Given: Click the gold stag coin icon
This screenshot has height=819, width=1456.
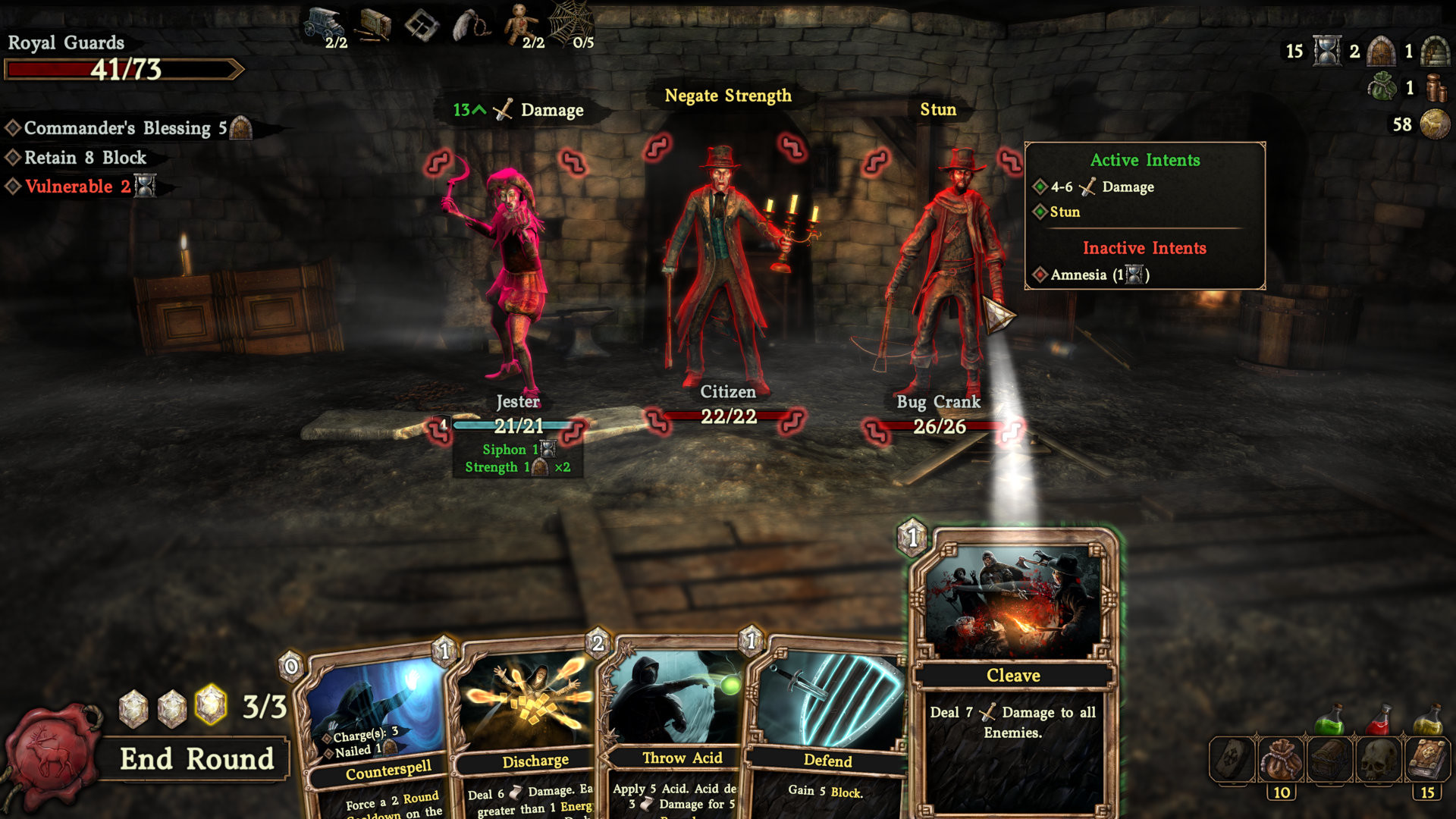Looking at the screenshot, I should point(1435,124).
